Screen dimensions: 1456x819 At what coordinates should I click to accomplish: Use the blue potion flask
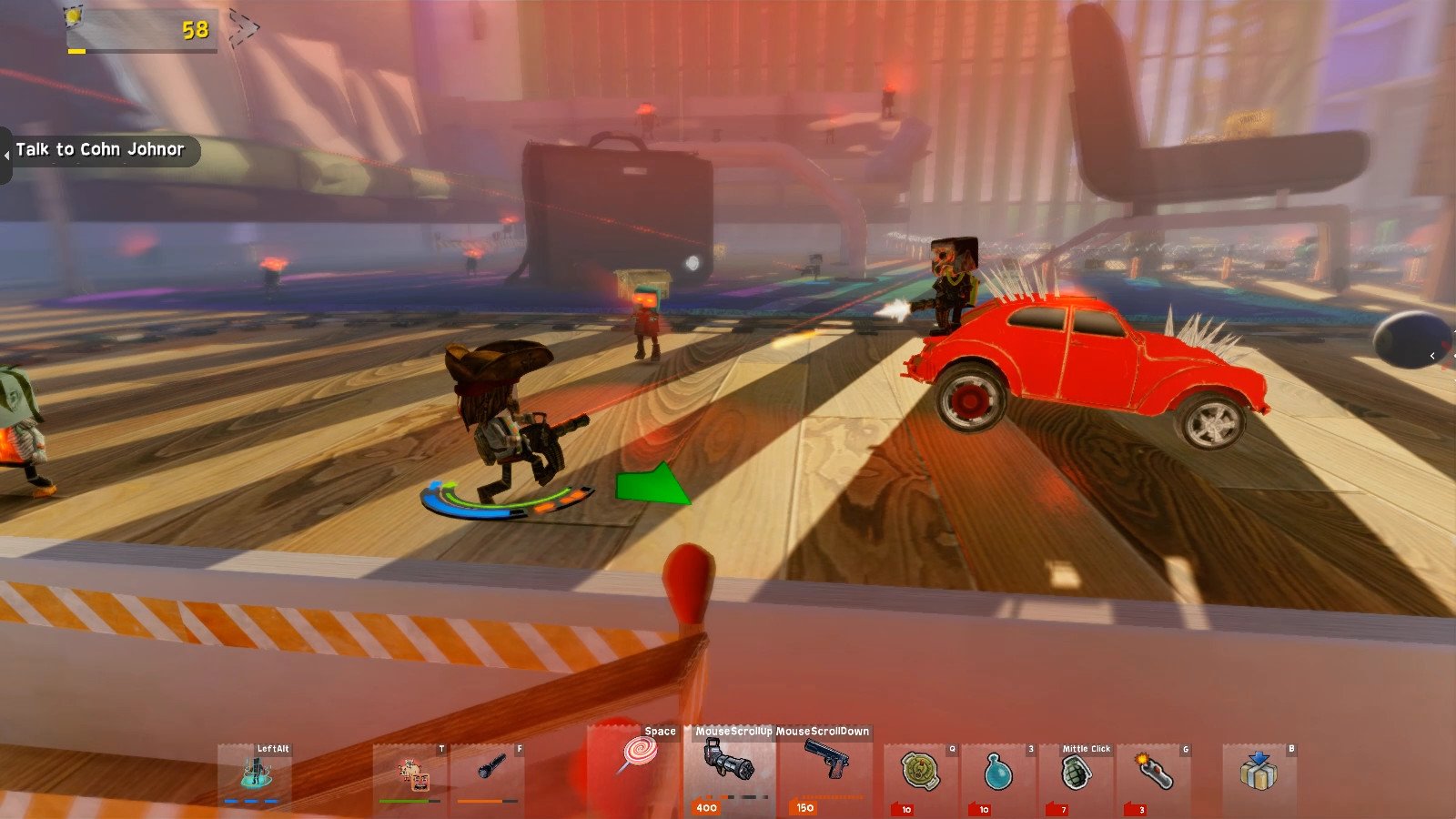(x=997, y=772)
